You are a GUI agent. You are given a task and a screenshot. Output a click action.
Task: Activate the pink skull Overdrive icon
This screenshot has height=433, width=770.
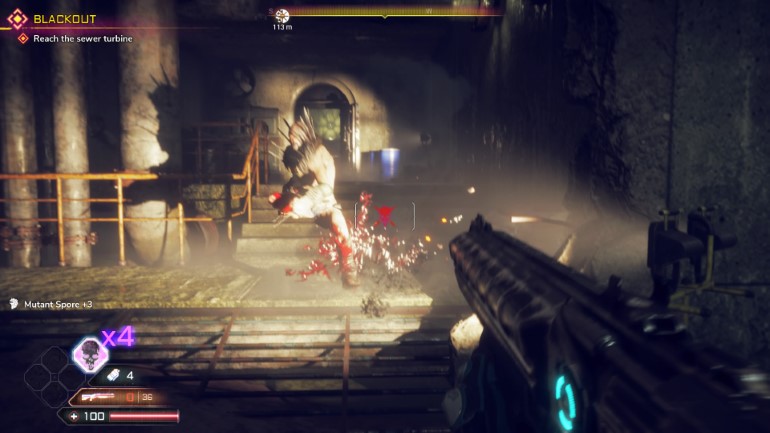pos(90,354)
